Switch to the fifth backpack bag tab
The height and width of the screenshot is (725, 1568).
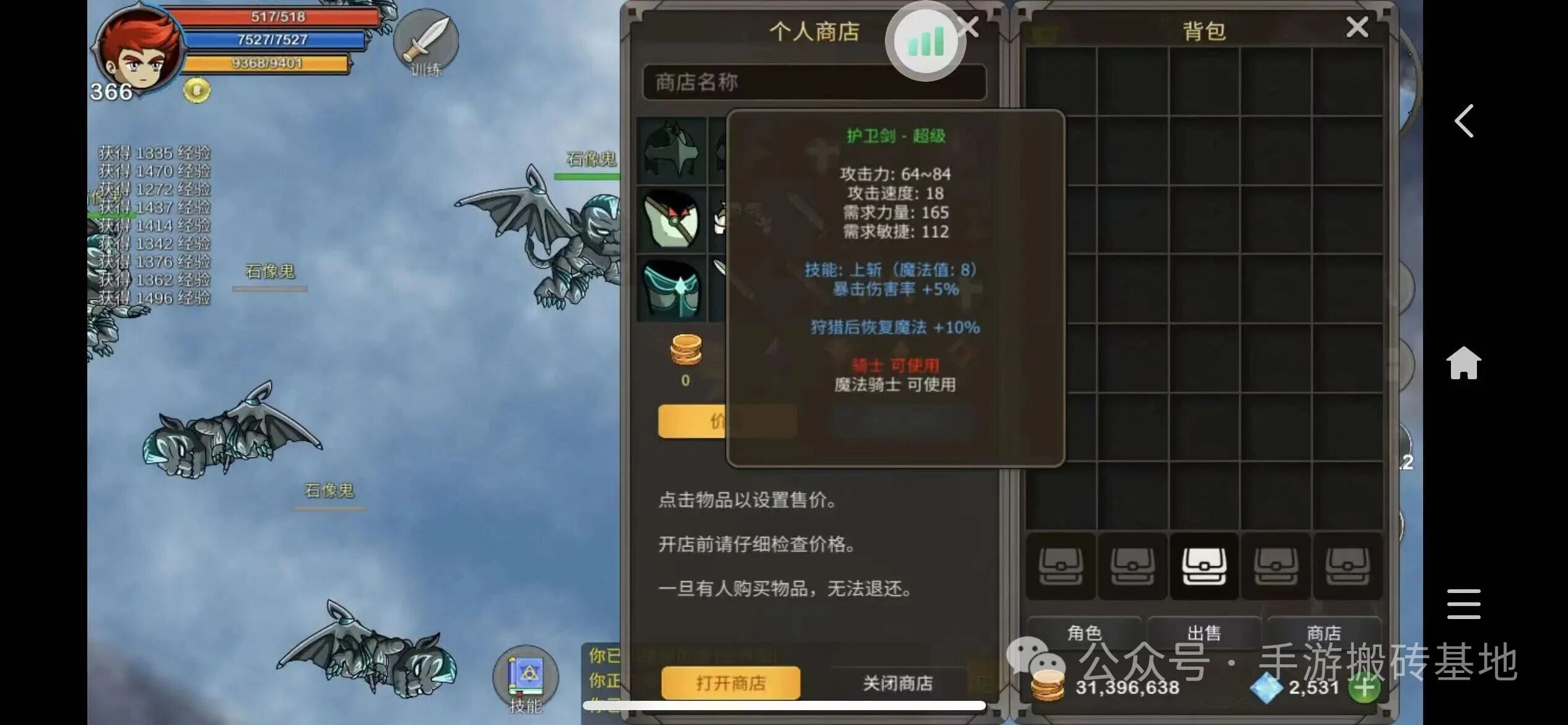1349,566
